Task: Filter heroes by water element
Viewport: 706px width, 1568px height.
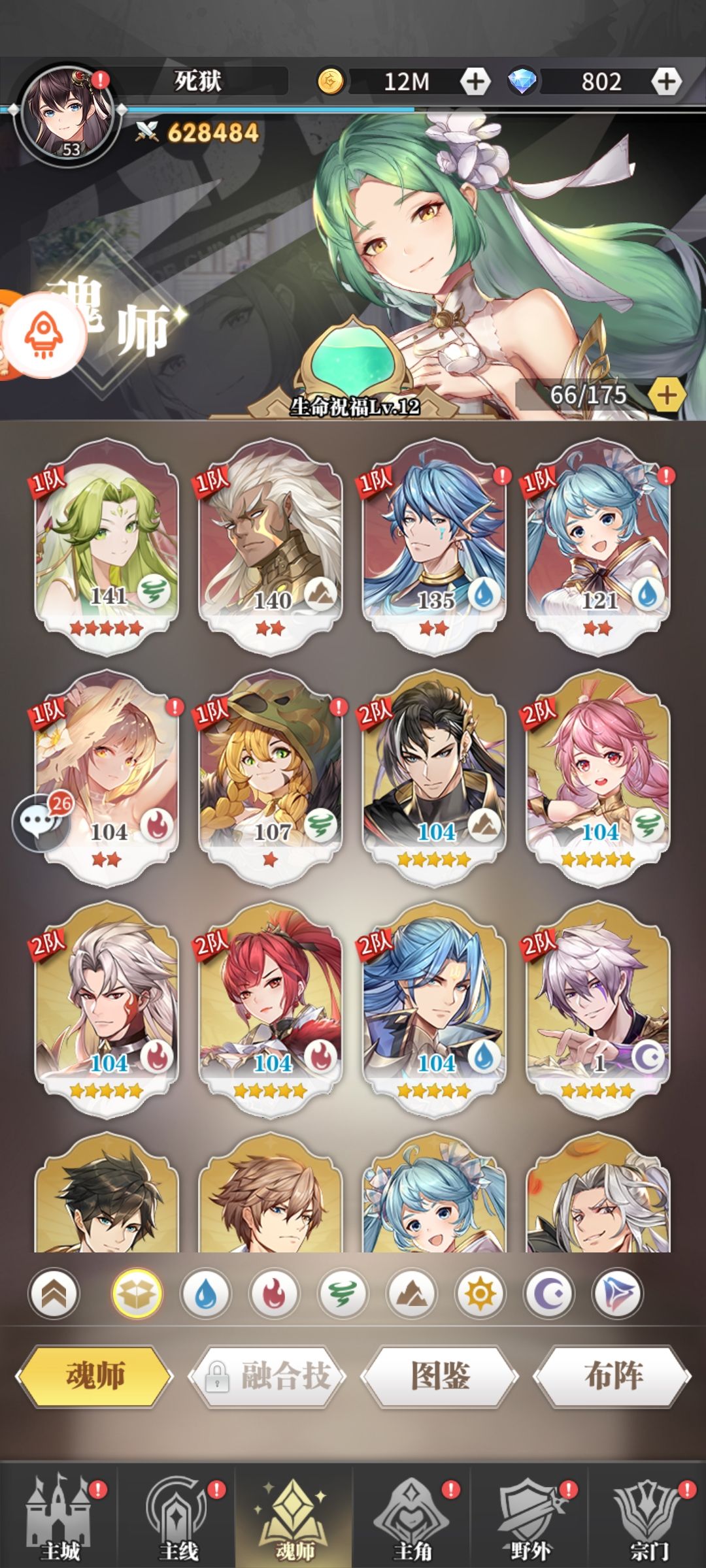Action: (x=205, y=1294)
